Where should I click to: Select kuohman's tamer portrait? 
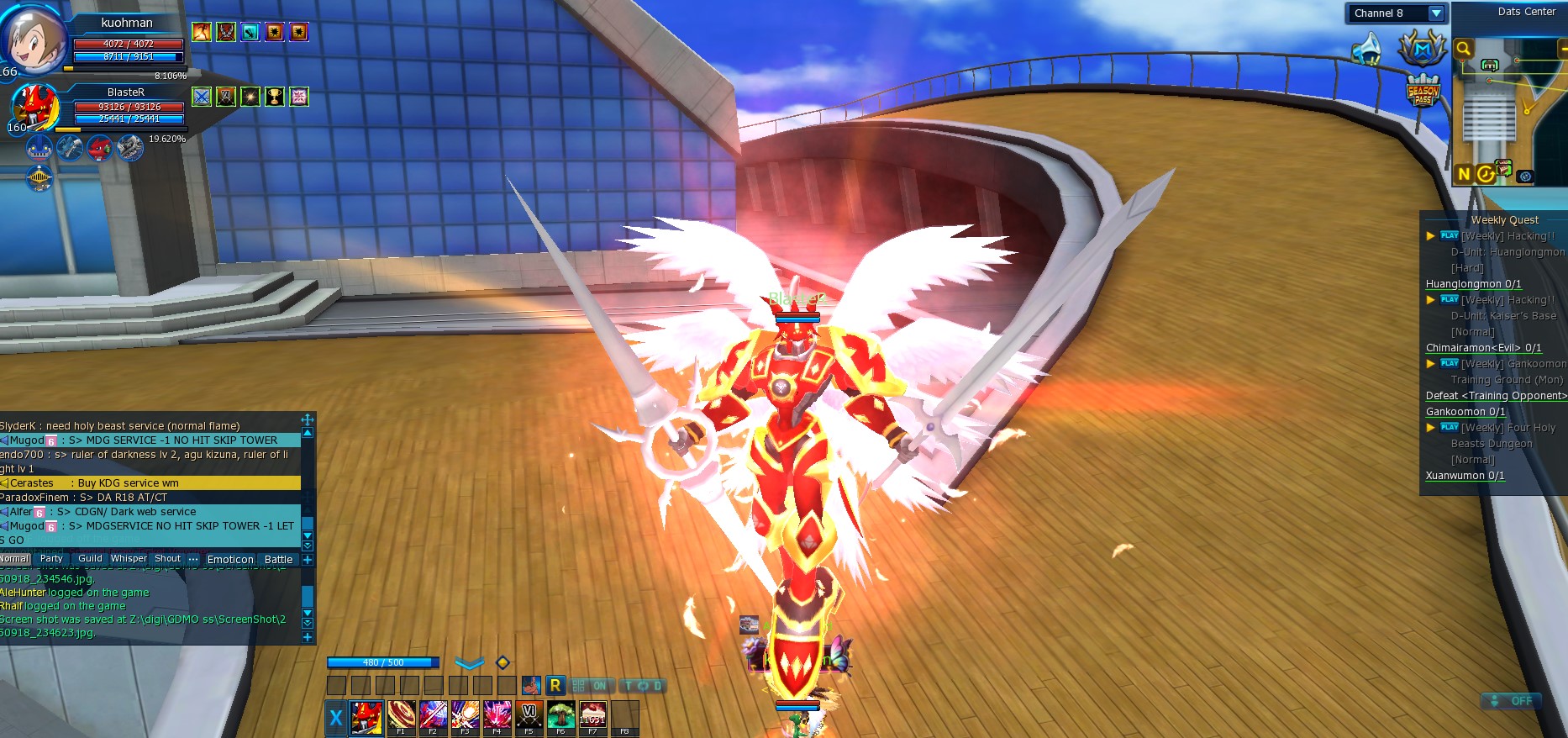(32, 38)
